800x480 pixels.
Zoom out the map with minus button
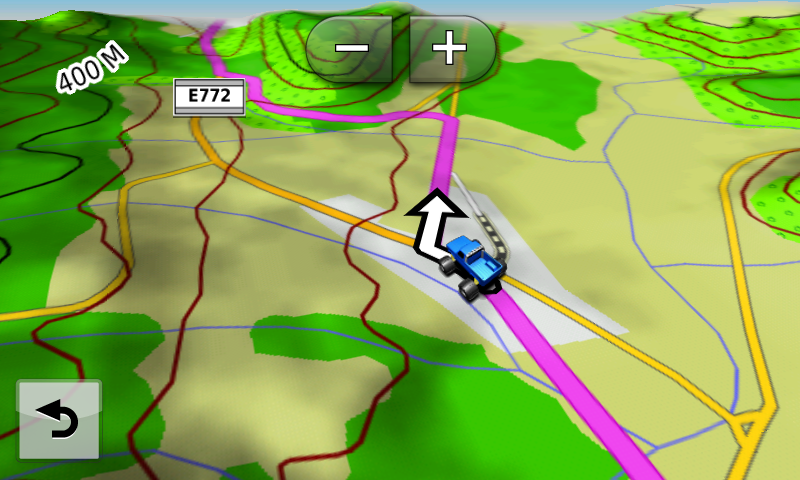point(354,47)
